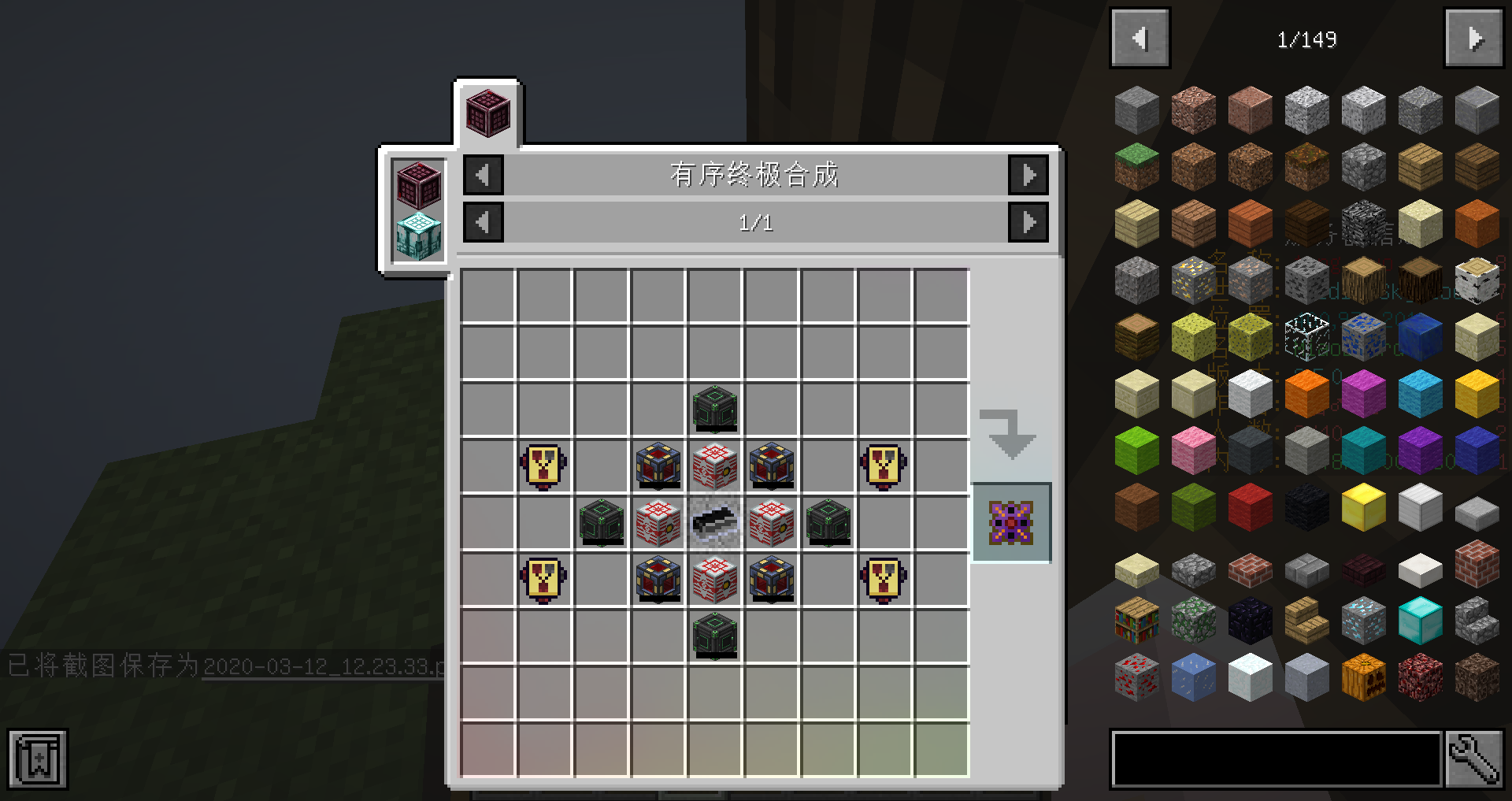Viewport: 1512px width, 801px height.
Task: Pick the grass block from the item list
Action: [x=1136, y=166]
